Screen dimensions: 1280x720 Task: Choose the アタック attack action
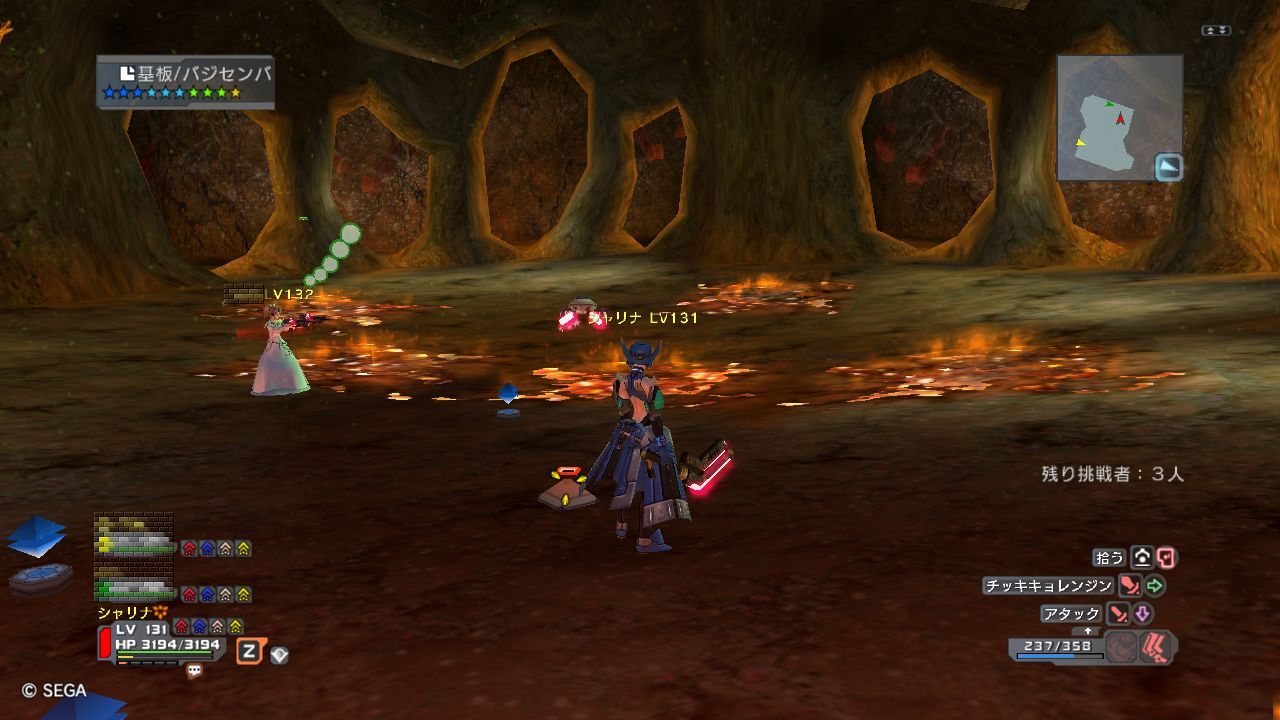1072,613
